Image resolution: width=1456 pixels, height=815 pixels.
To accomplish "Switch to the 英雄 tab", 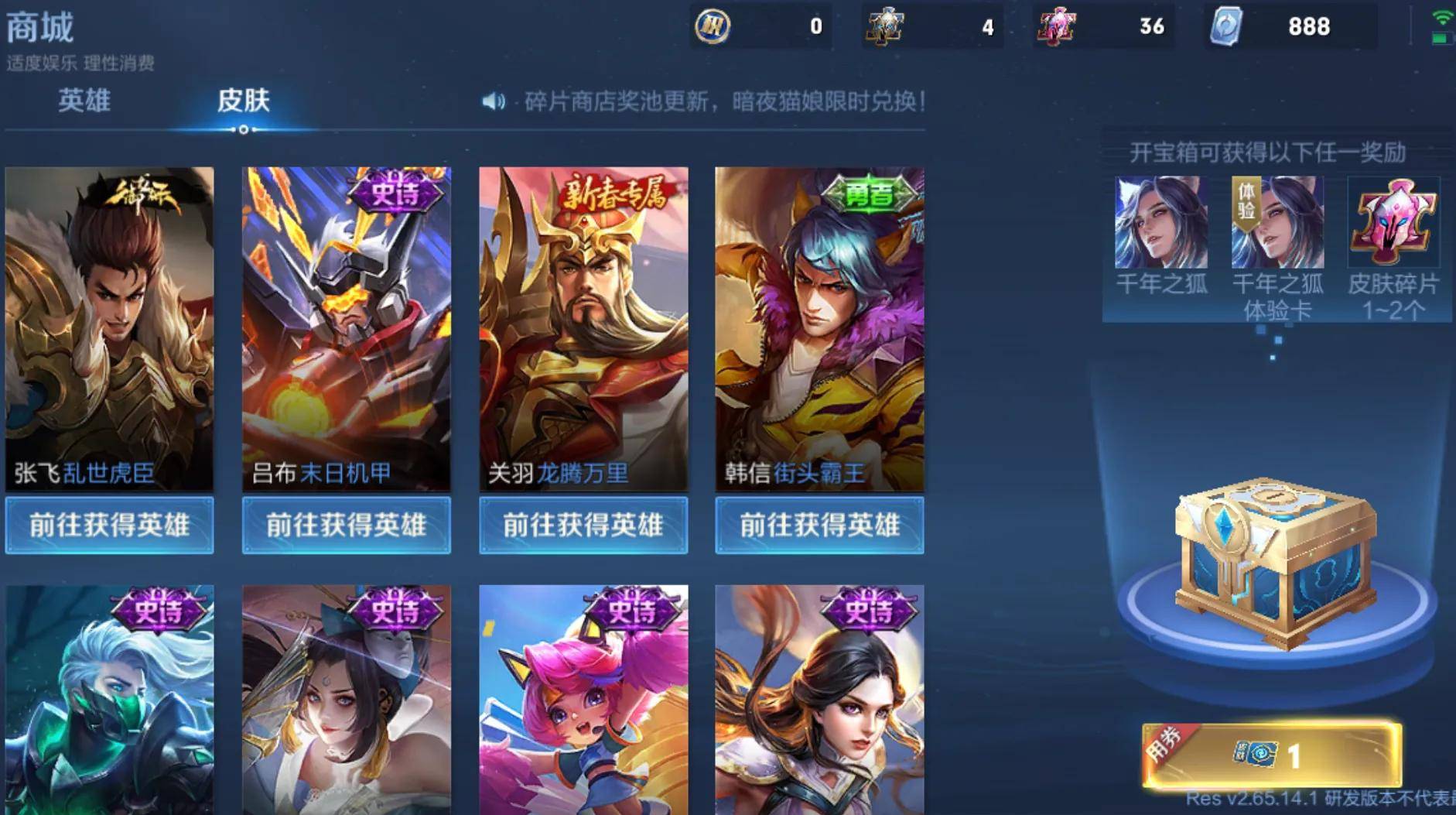I will (84, 101).
